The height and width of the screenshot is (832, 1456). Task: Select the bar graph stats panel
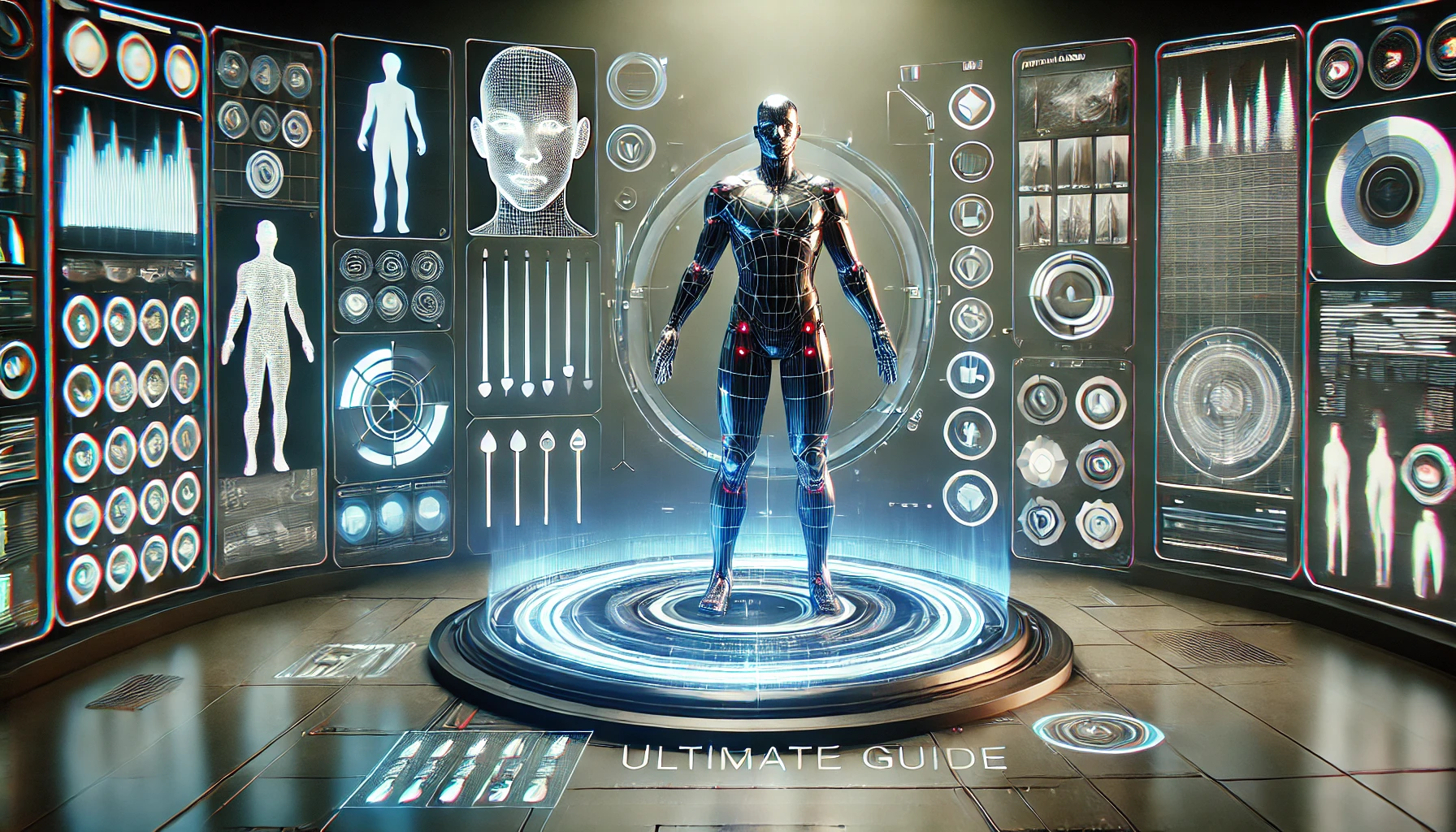[x=129, y=173]
